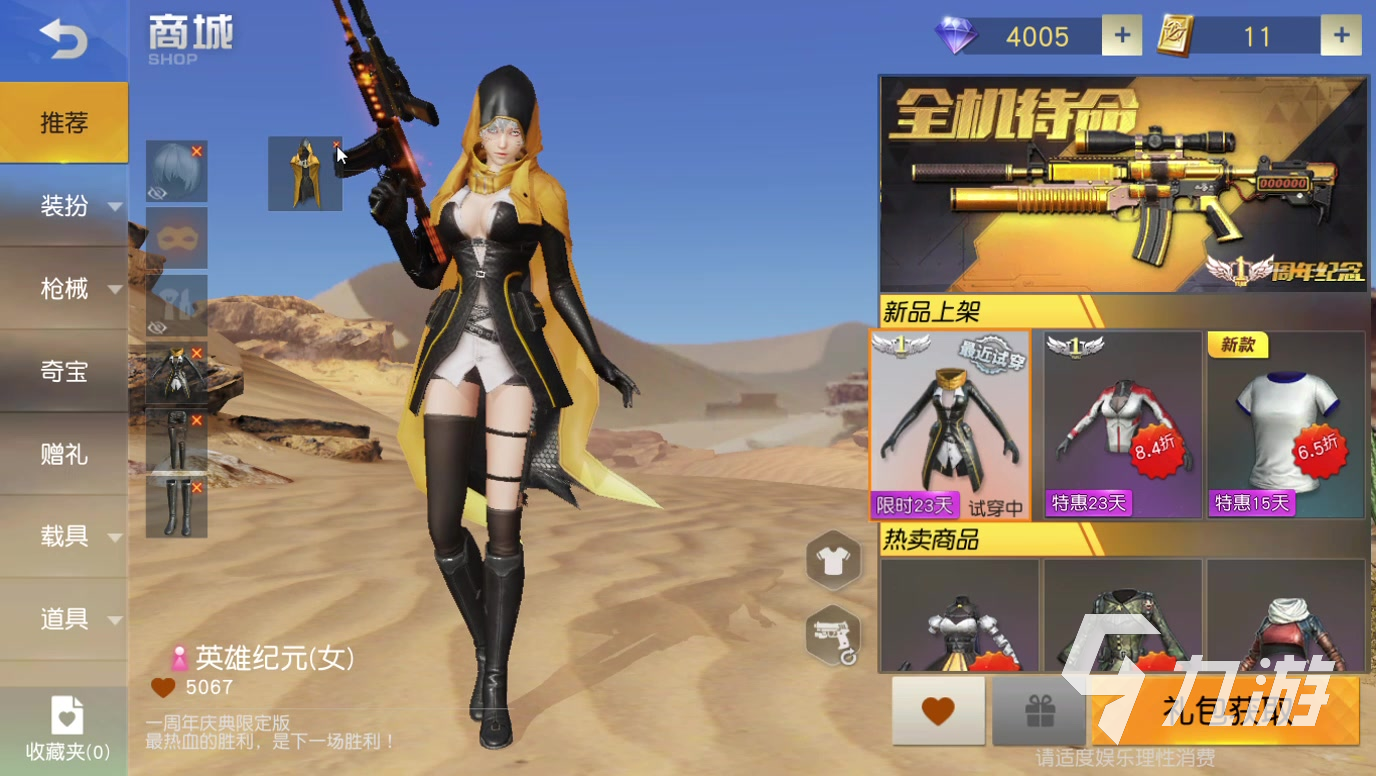
Task: Pick the white T-shirt with 6.5折 discount
Action: tap(1286, 425)
